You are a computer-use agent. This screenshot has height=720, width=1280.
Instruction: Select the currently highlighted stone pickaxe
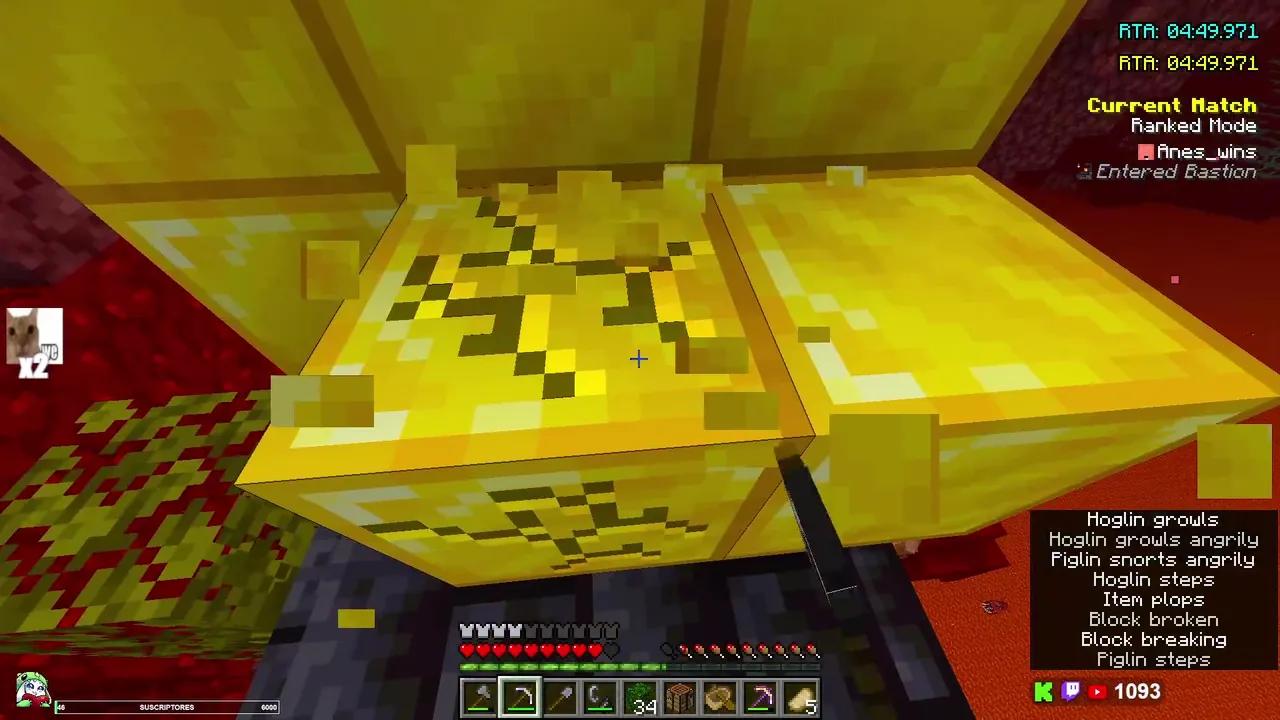[x=519, y=695]
